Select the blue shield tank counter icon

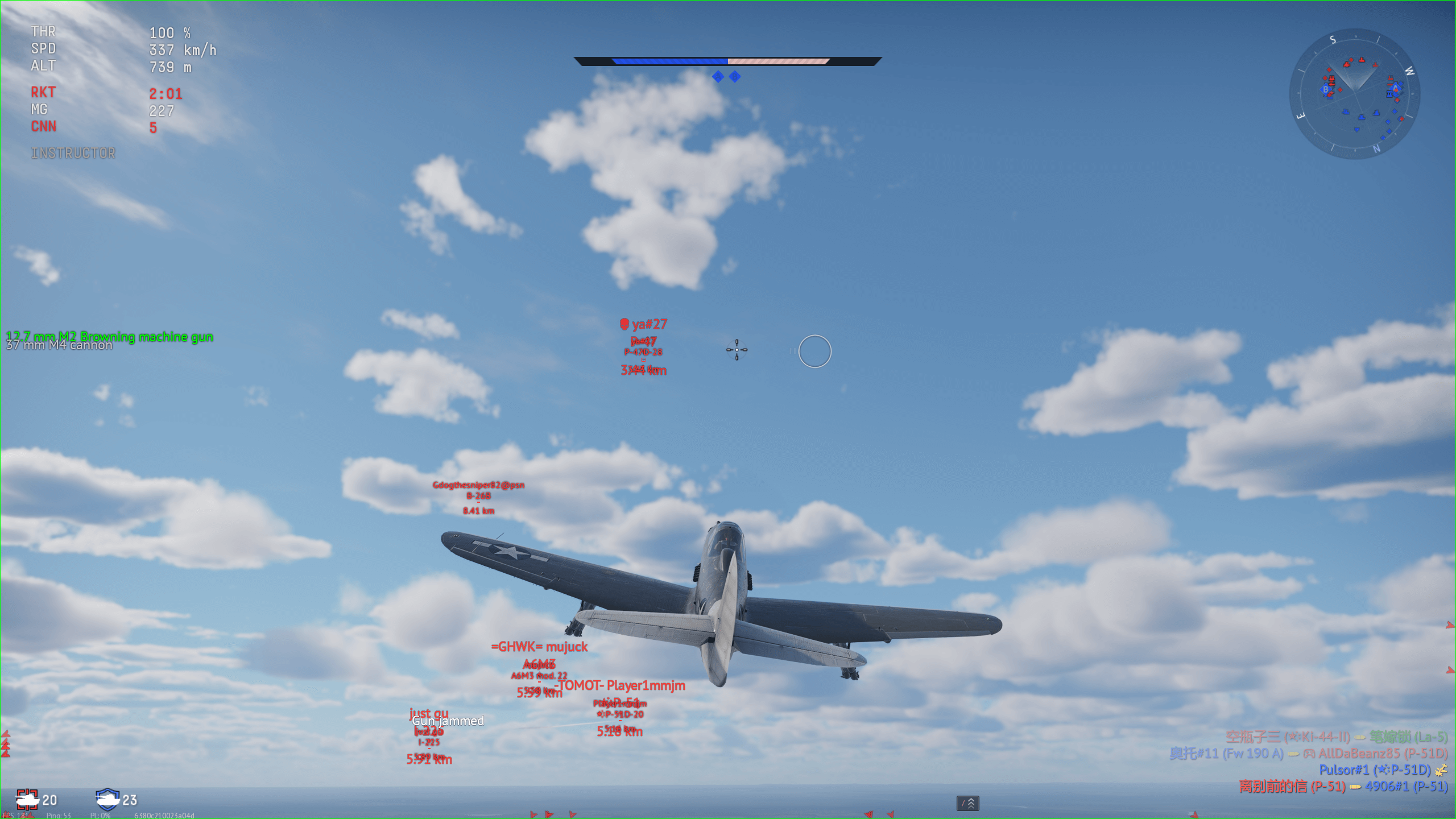[x=107, y=799]
